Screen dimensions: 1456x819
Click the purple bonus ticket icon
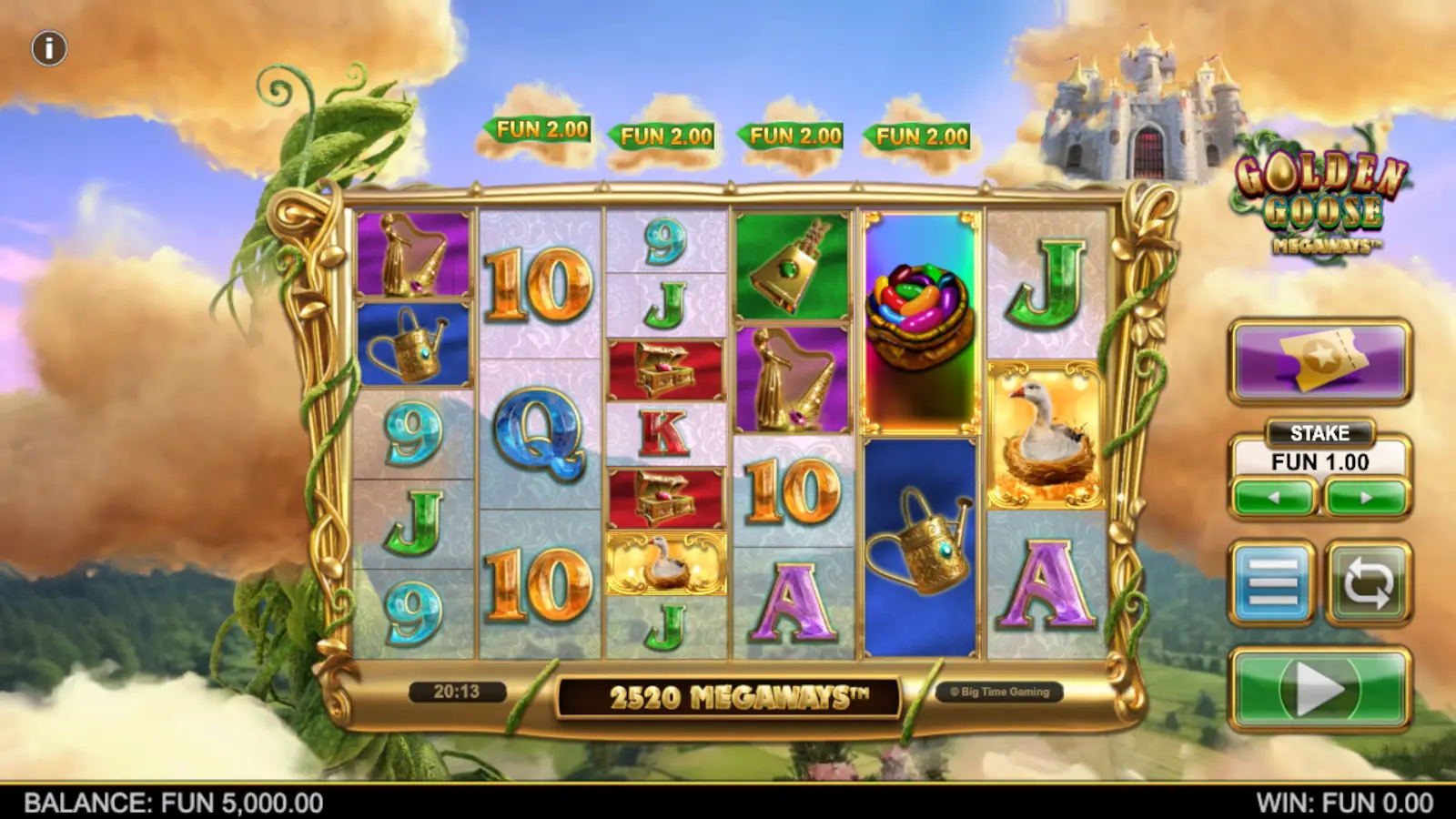(x=1319, y=359)
